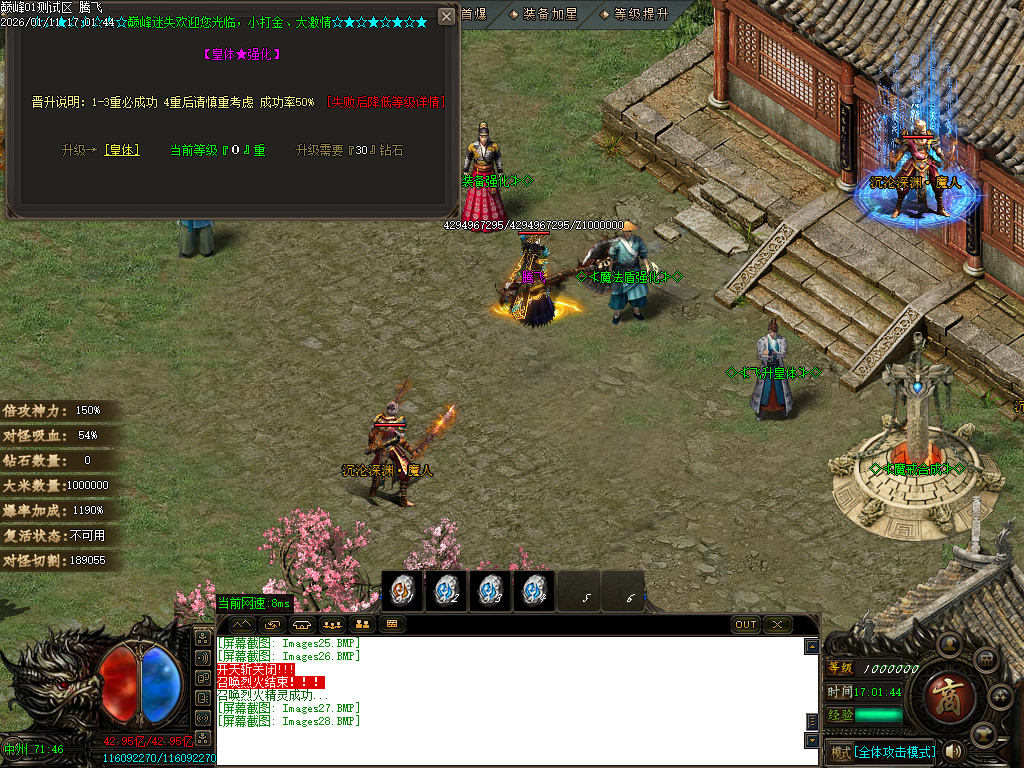Open the bag chest round button
1024x768 pixels.
(985, 659)
